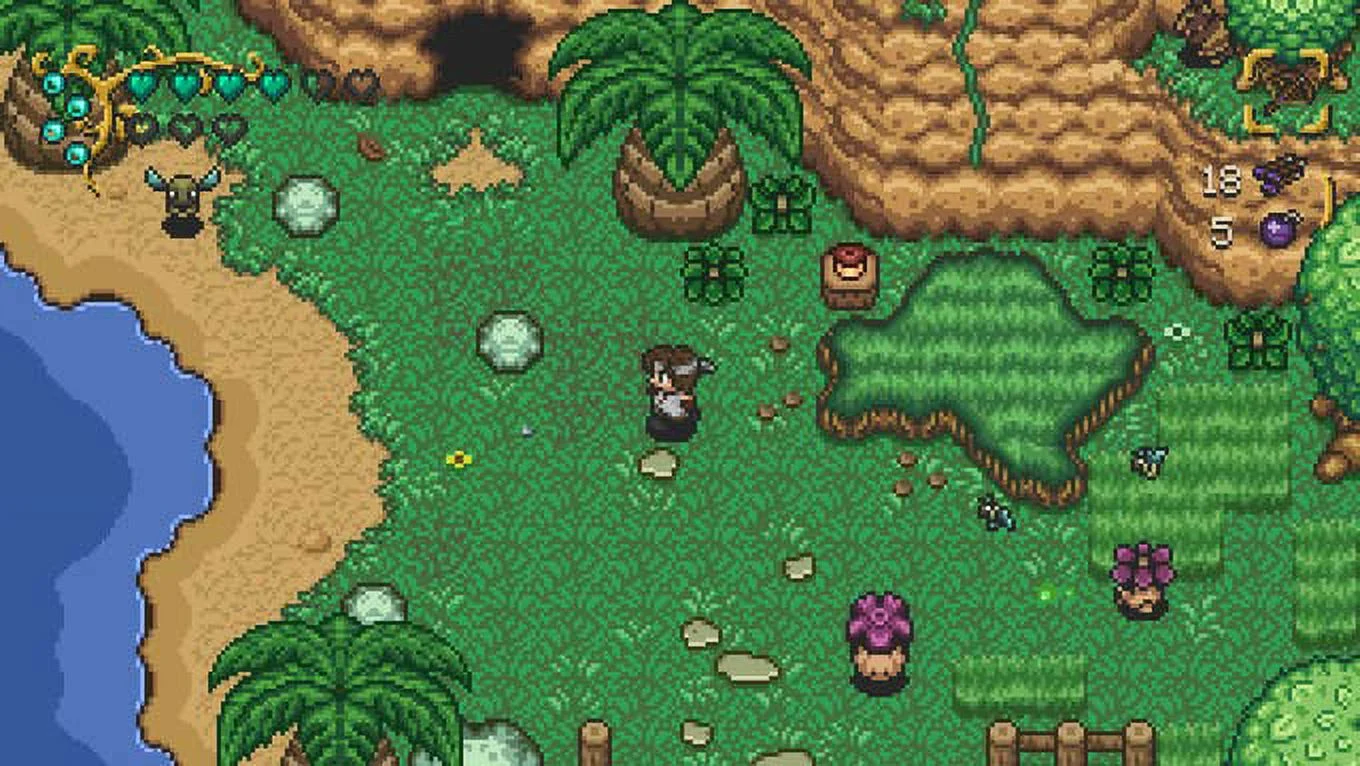Click the last empty dark heart in the HUD
The image size is (1360, 766).
pos(229,129)
